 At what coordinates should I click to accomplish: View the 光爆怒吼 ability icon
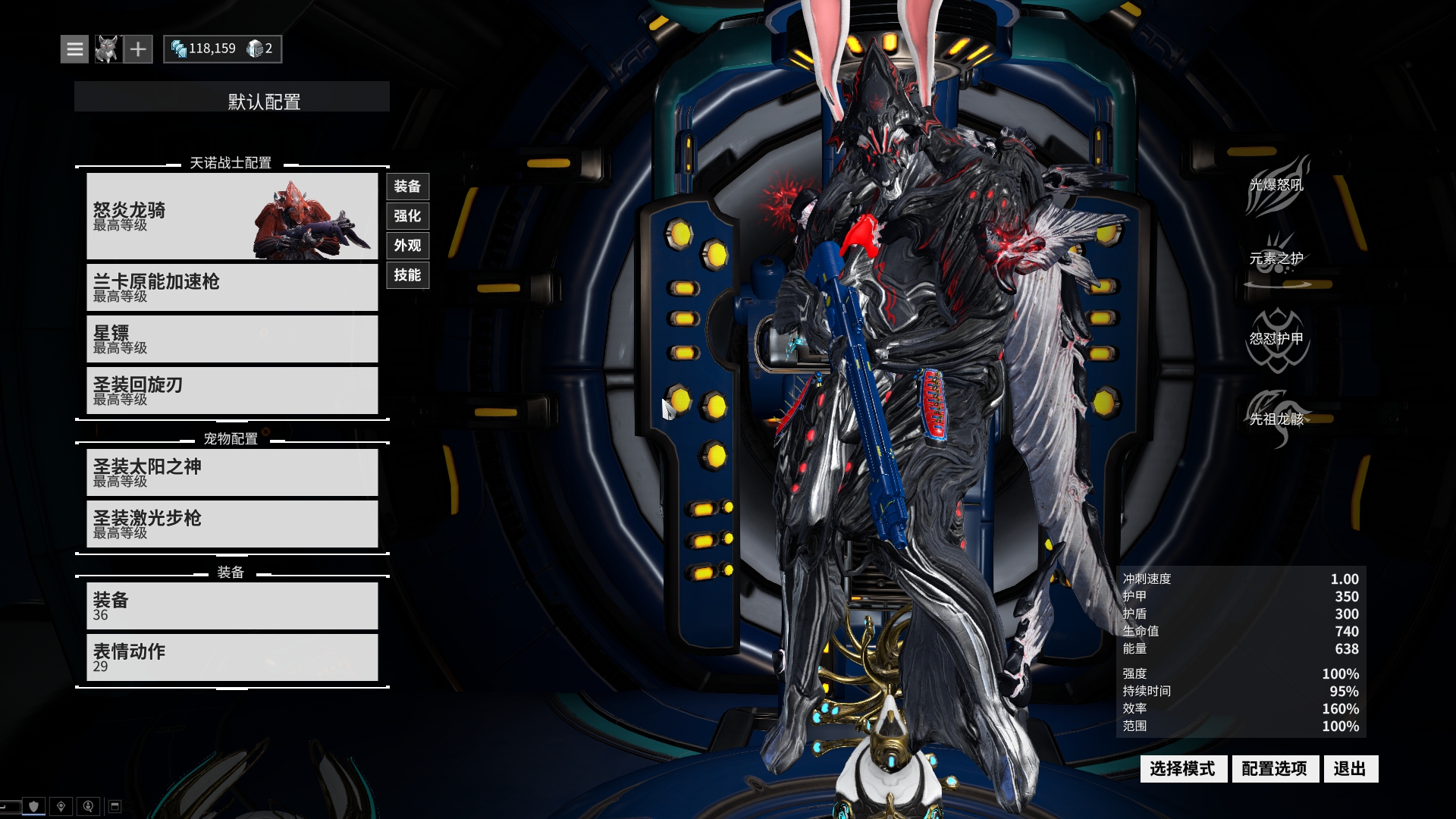[x=1277, y=186]
